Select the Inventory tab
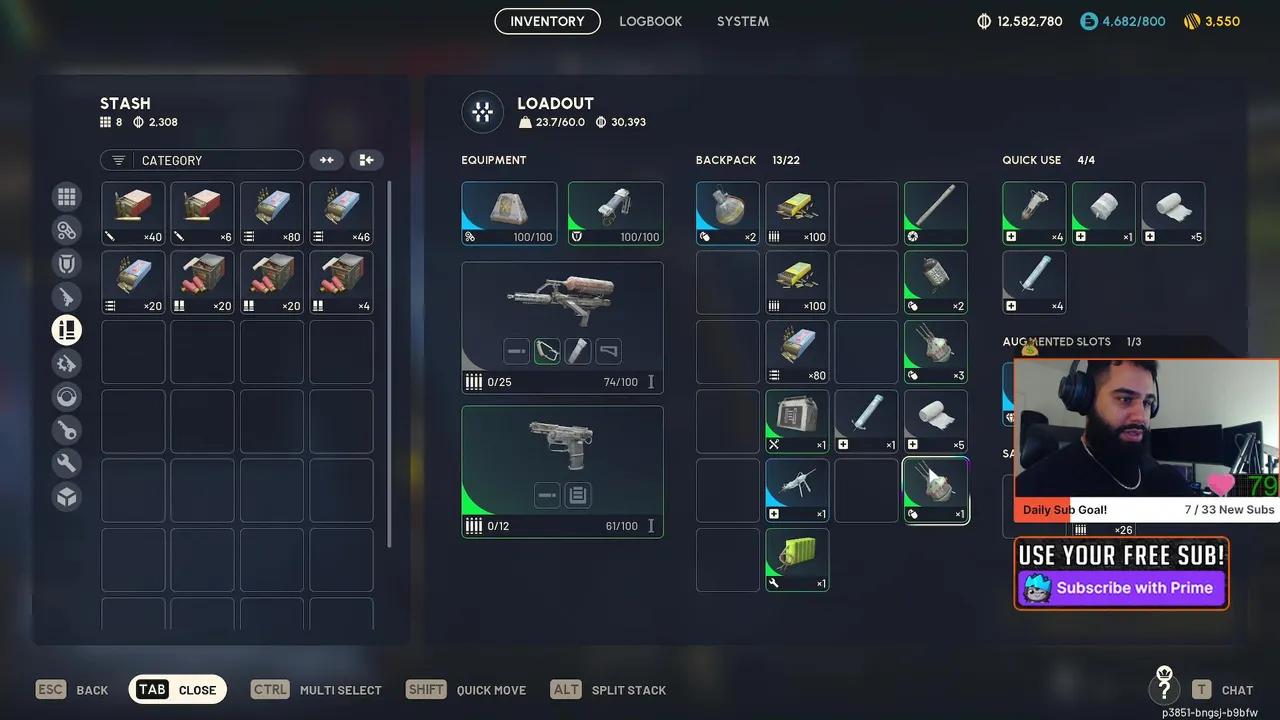The height and width of the screenshot is (720, 1280). click(x=547, y=21)
